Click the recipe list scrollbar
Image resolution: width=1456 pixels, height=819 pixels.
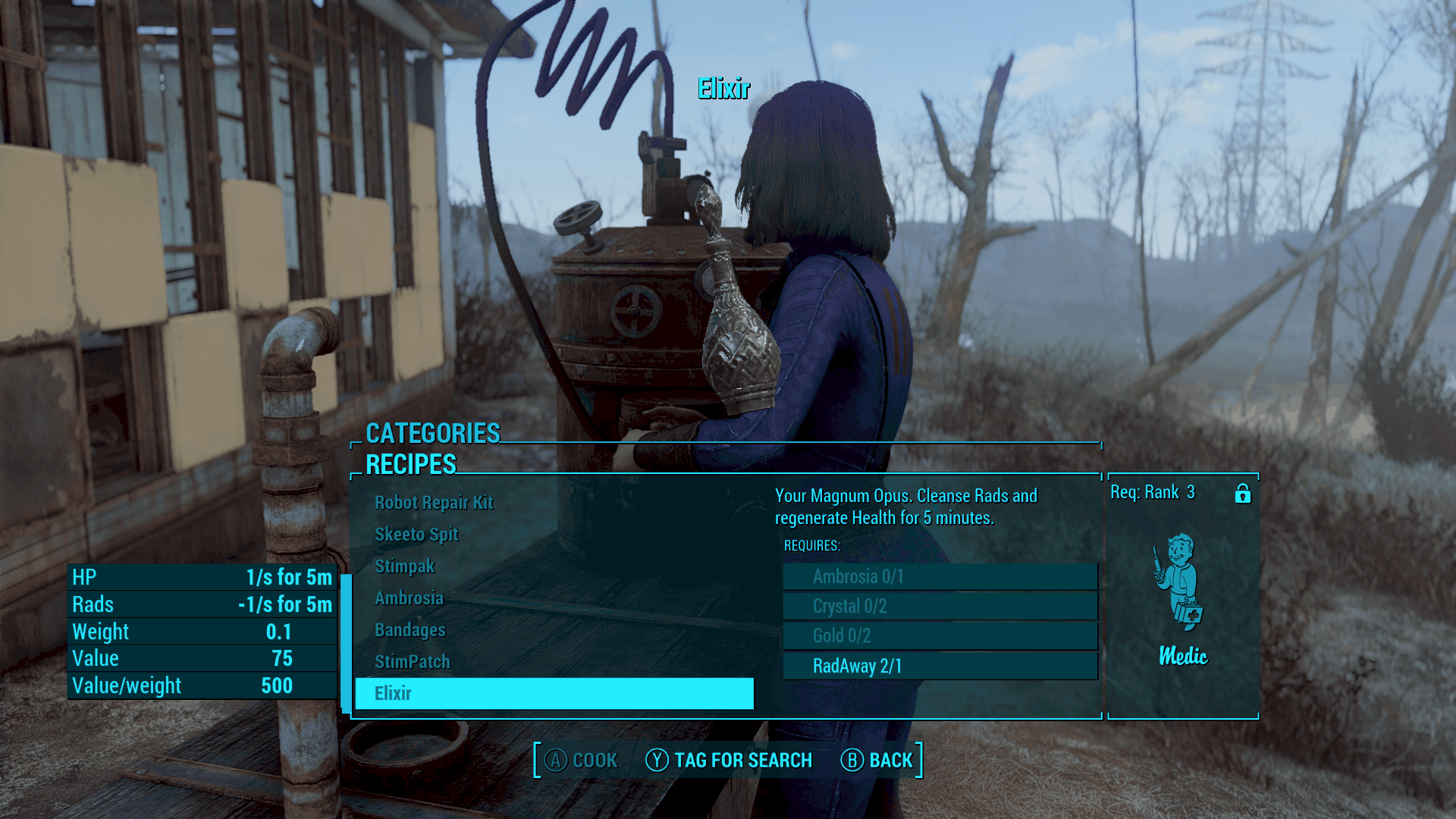346,643
